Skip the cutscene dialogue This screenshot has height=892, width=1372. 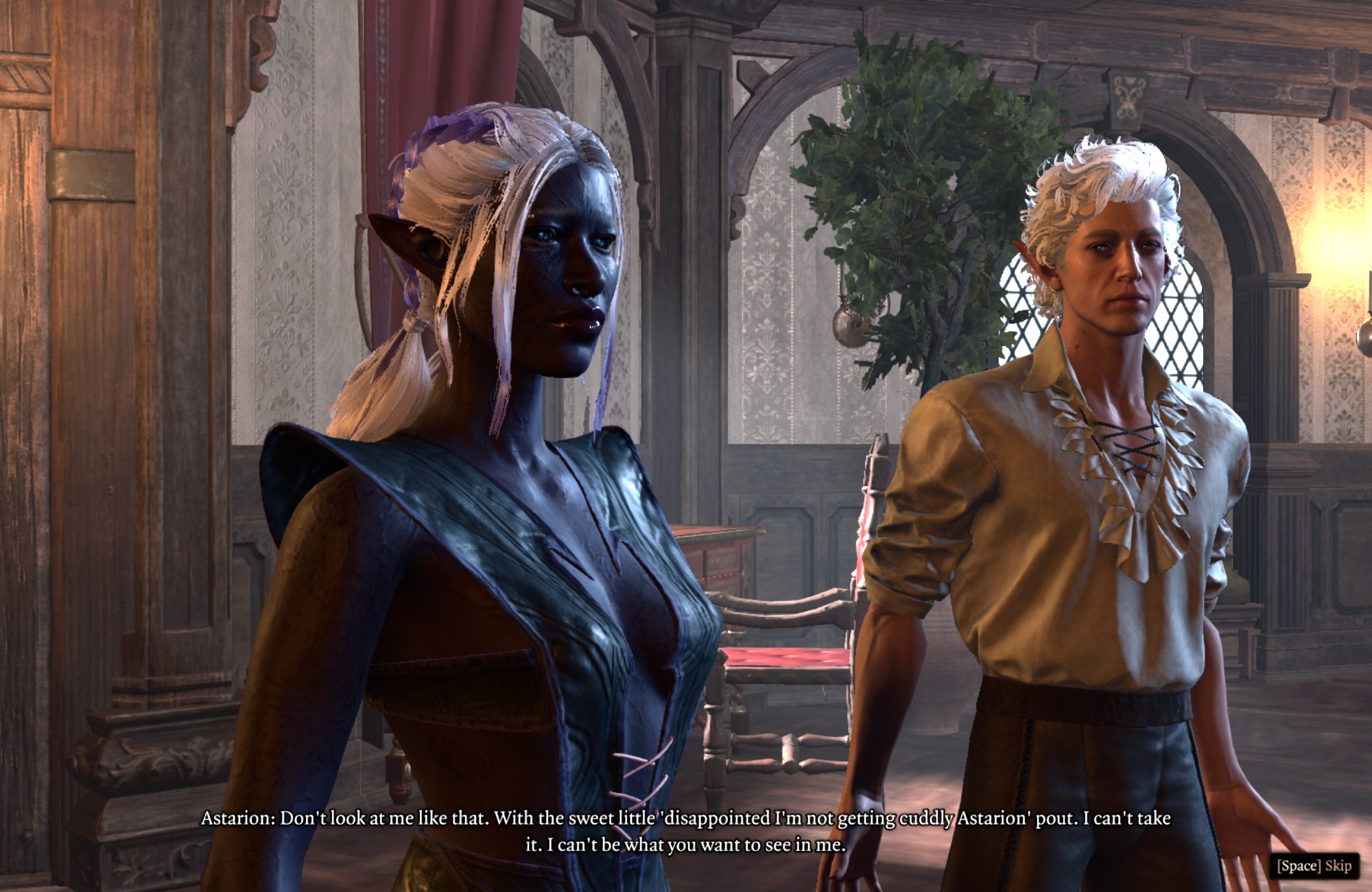[1313, 865]
